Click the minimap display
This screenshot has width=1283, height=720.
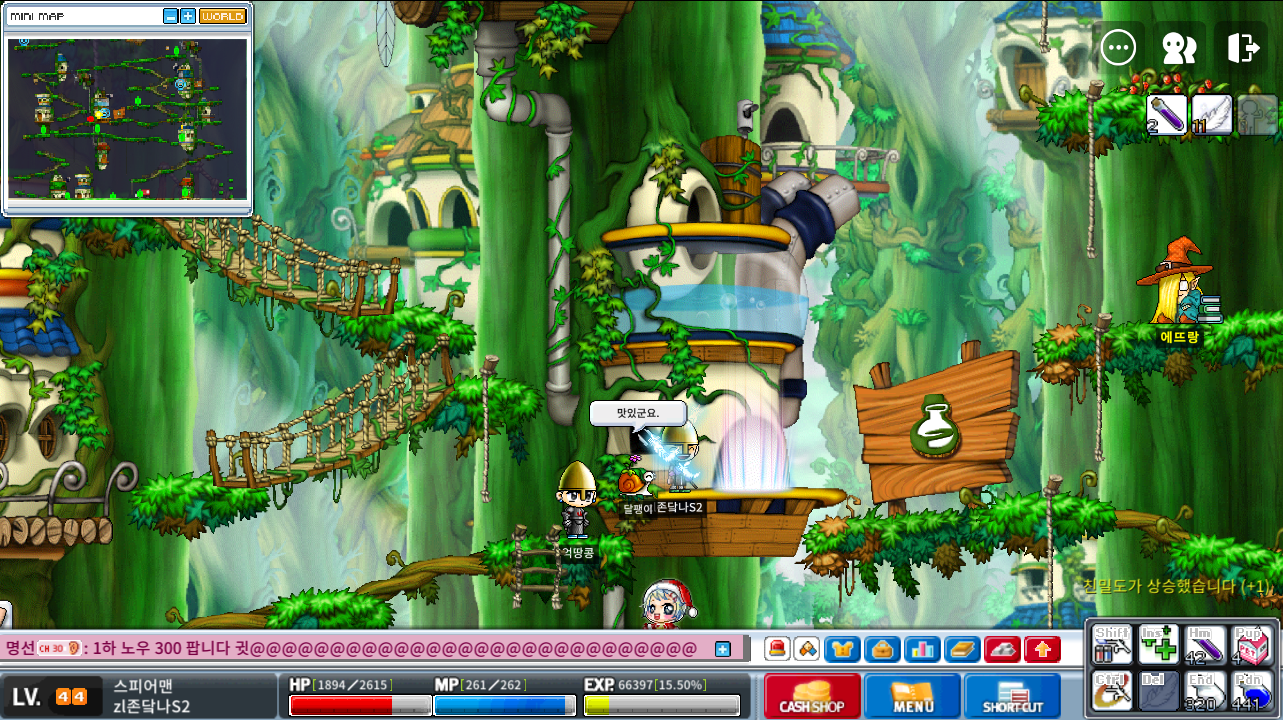point(127,118)
